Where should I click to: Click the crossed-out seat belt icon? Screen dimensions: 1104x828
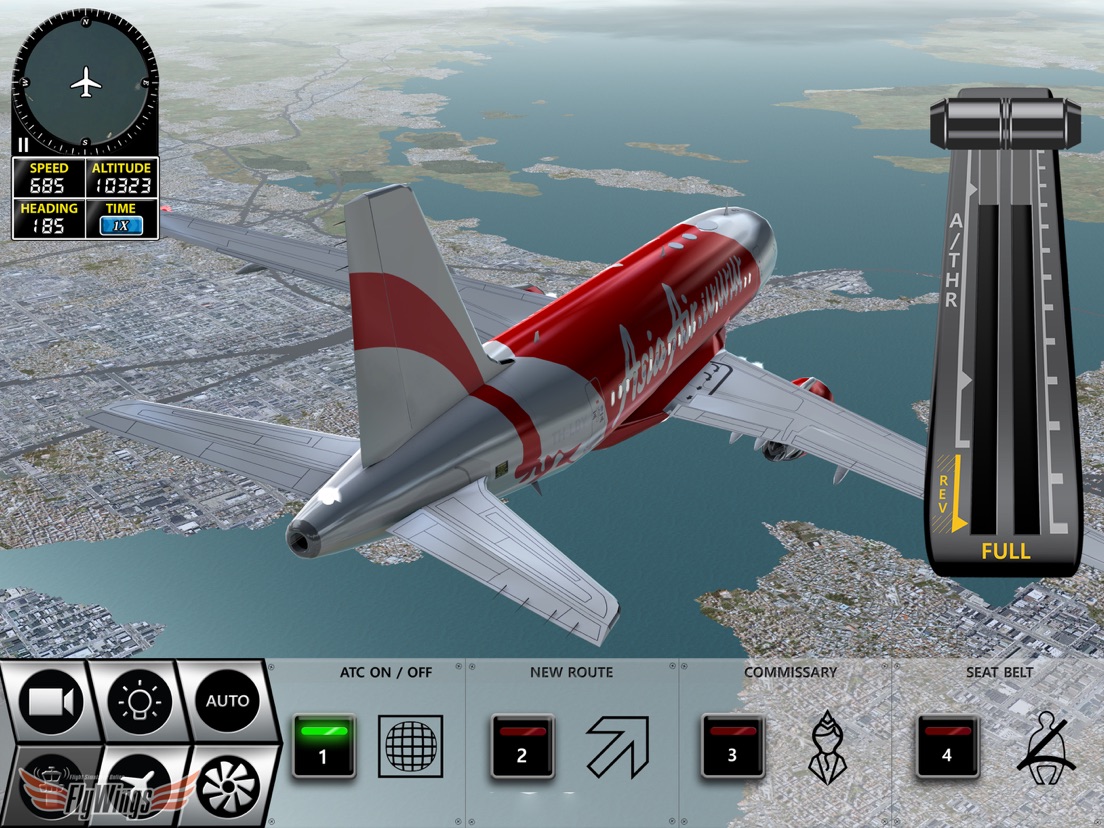[x=1046, y=746]
